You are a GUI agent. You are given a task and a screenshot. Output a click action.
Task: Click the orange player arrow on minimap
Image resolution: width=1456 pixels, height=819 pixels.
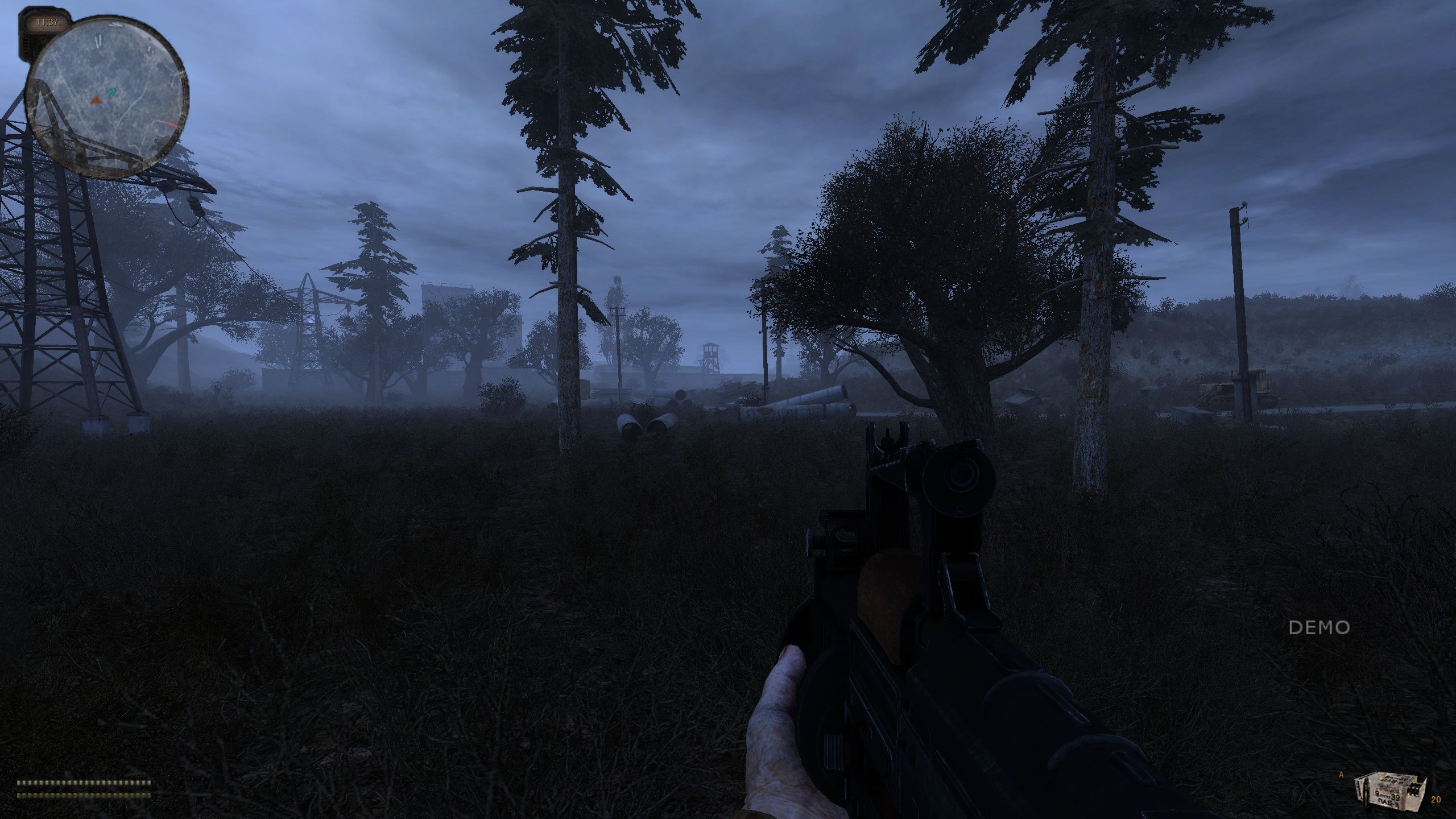tap(96, 100)
